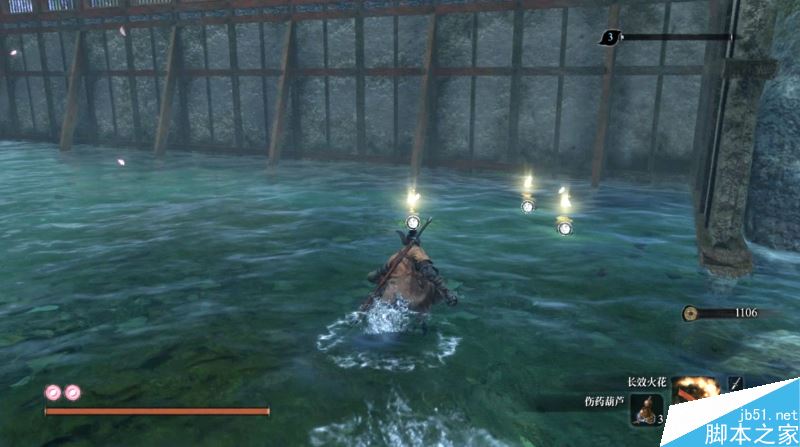Click the small sword combat art icon

(737, 384)
